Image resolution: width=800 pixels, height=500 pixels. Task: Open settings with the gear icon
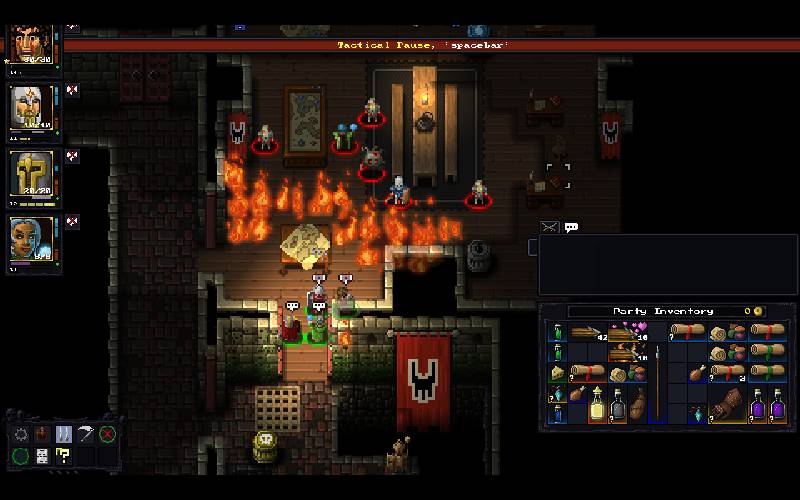(21, 434)
